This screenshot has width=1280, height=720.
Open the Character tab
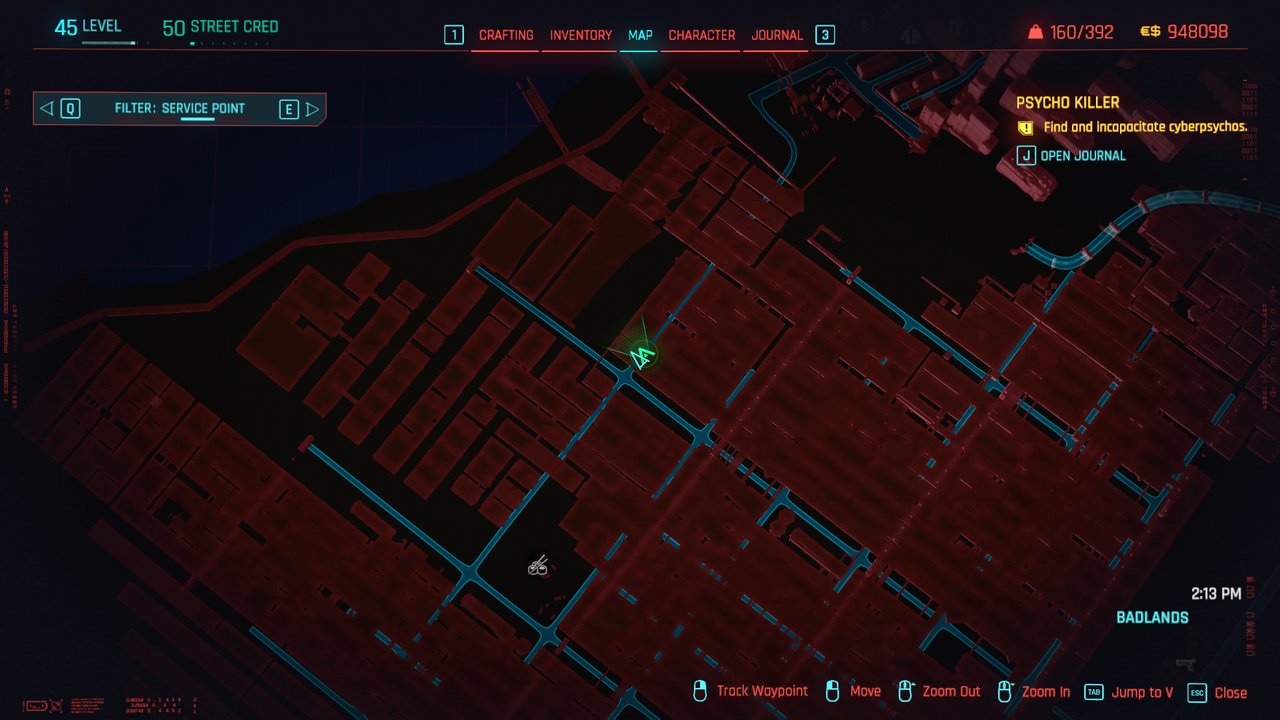coord(702,35)
